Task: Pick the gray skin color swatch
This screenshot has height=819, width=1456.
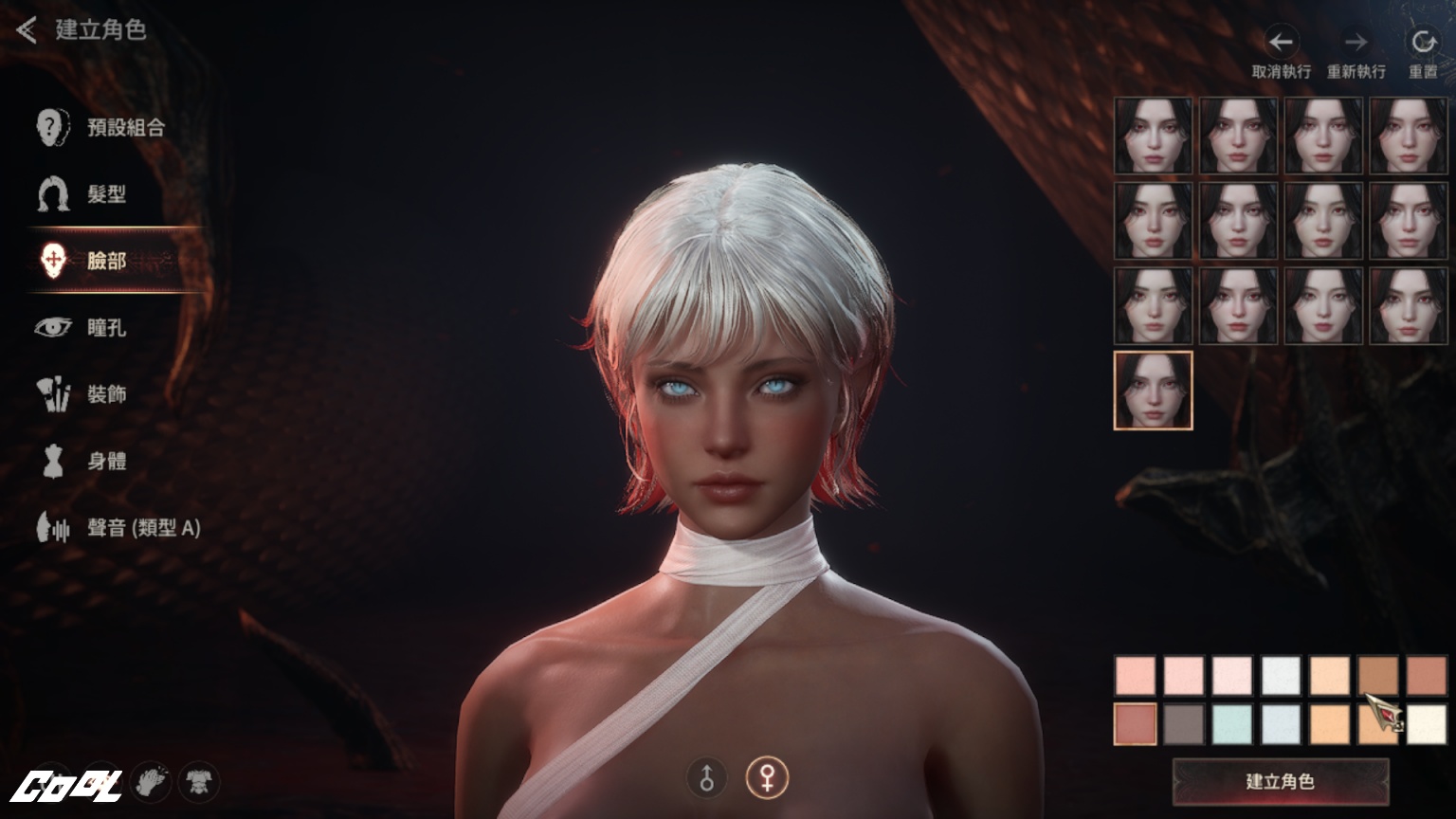Action: coord(1184,724)
